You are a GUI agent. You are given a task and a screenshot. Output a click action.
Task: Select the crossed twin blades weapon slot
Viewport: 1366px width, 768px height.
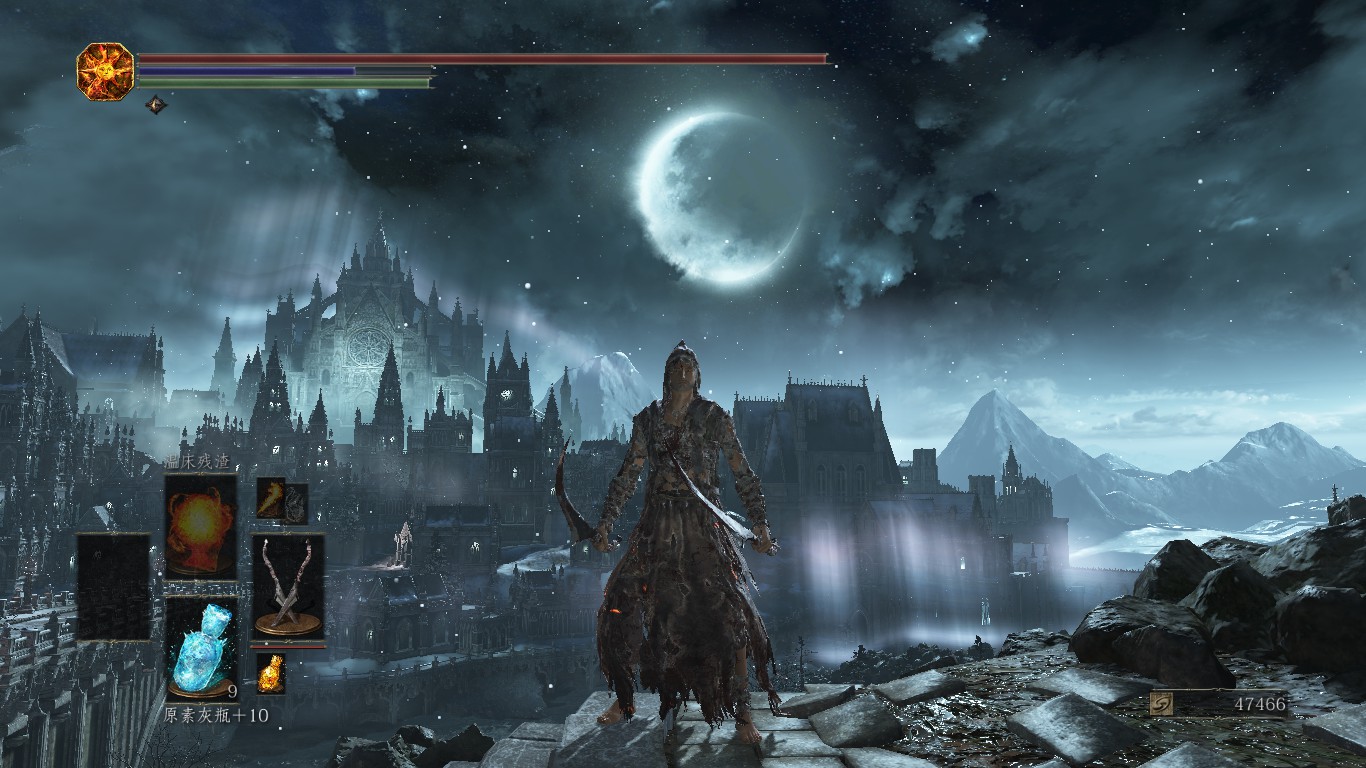(288, 586)
